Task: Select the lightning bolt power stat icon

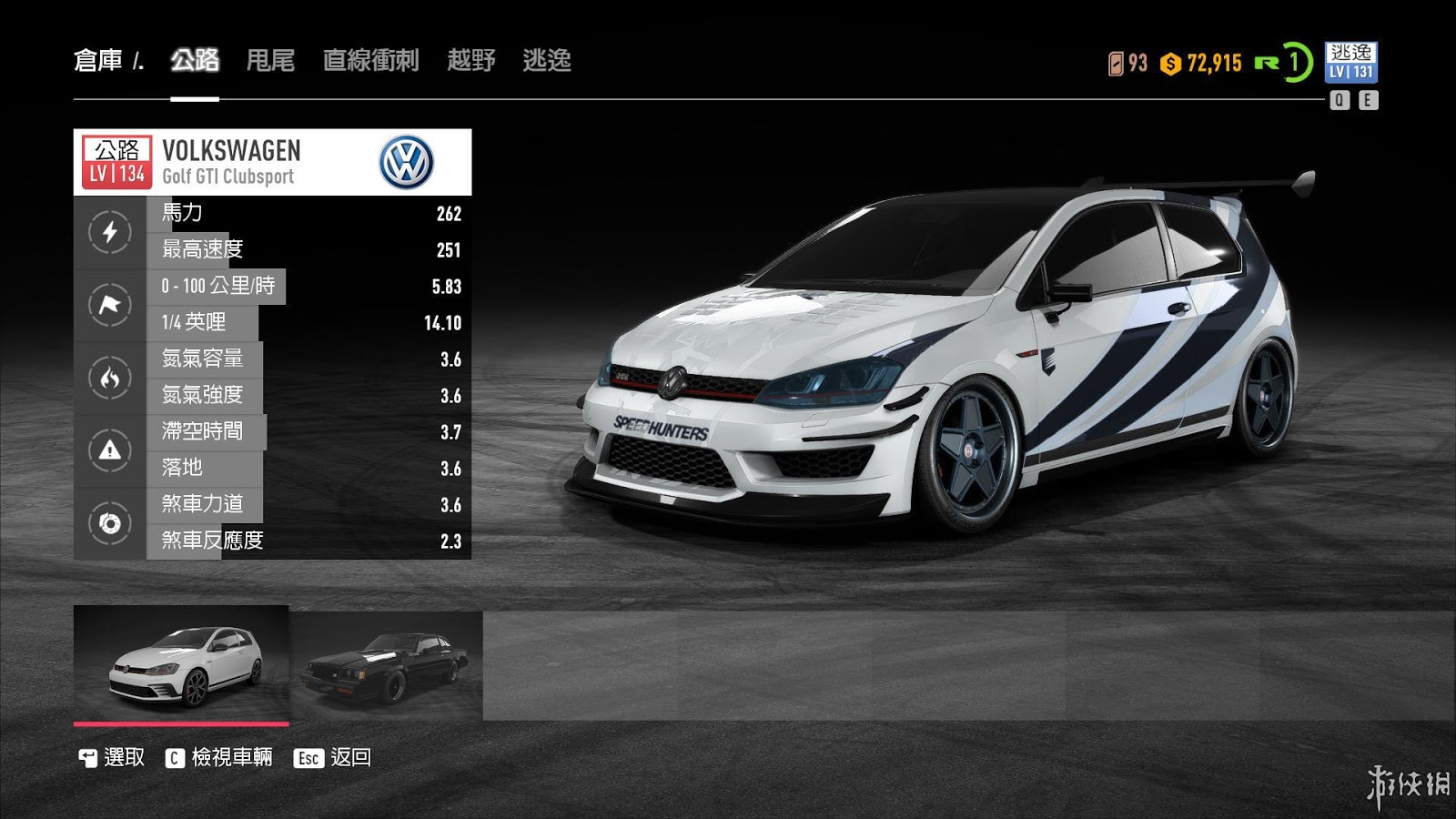Action: point(109,232)
